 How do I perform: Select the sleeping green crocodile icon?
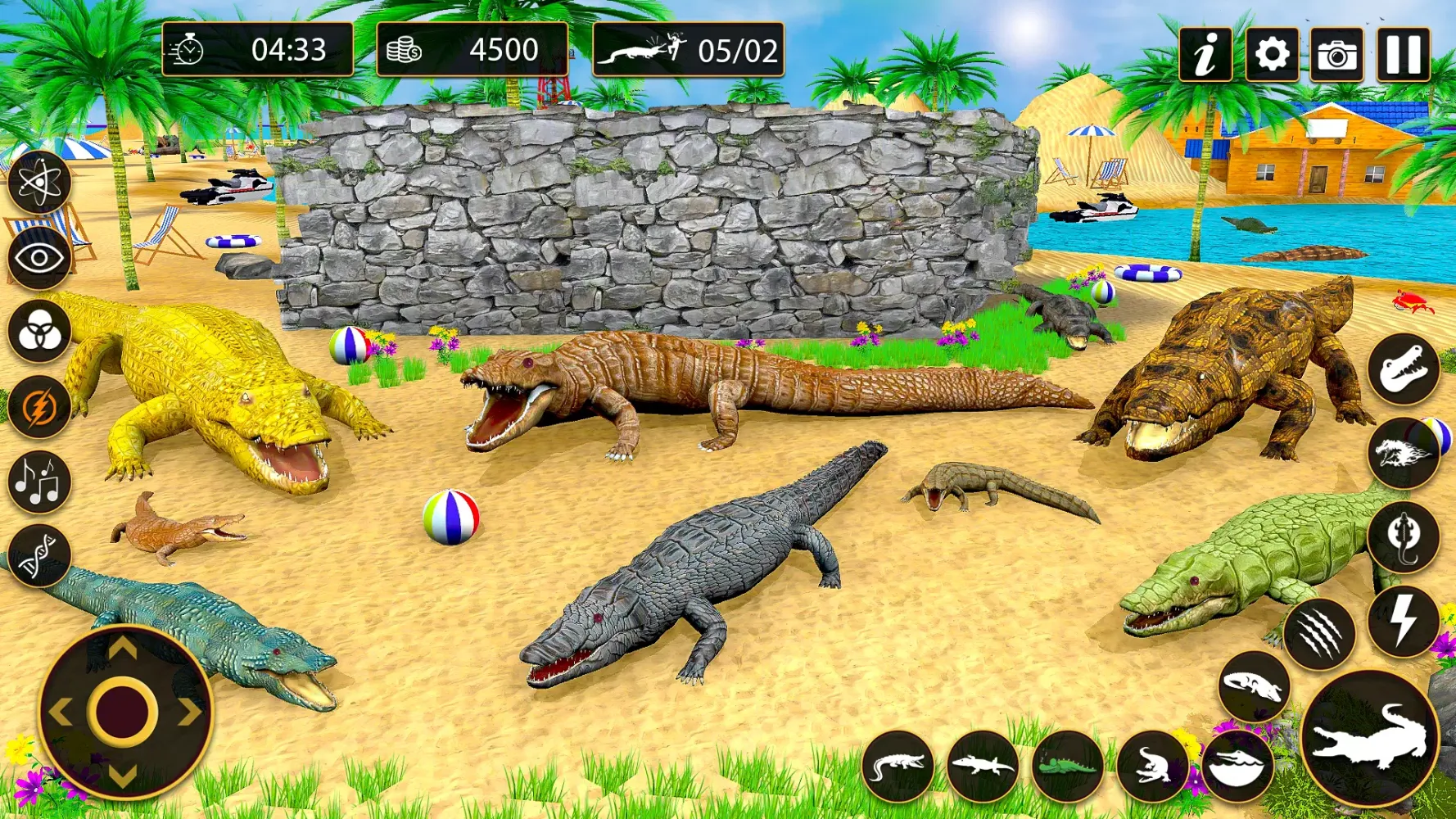(x=1067, y=767)
